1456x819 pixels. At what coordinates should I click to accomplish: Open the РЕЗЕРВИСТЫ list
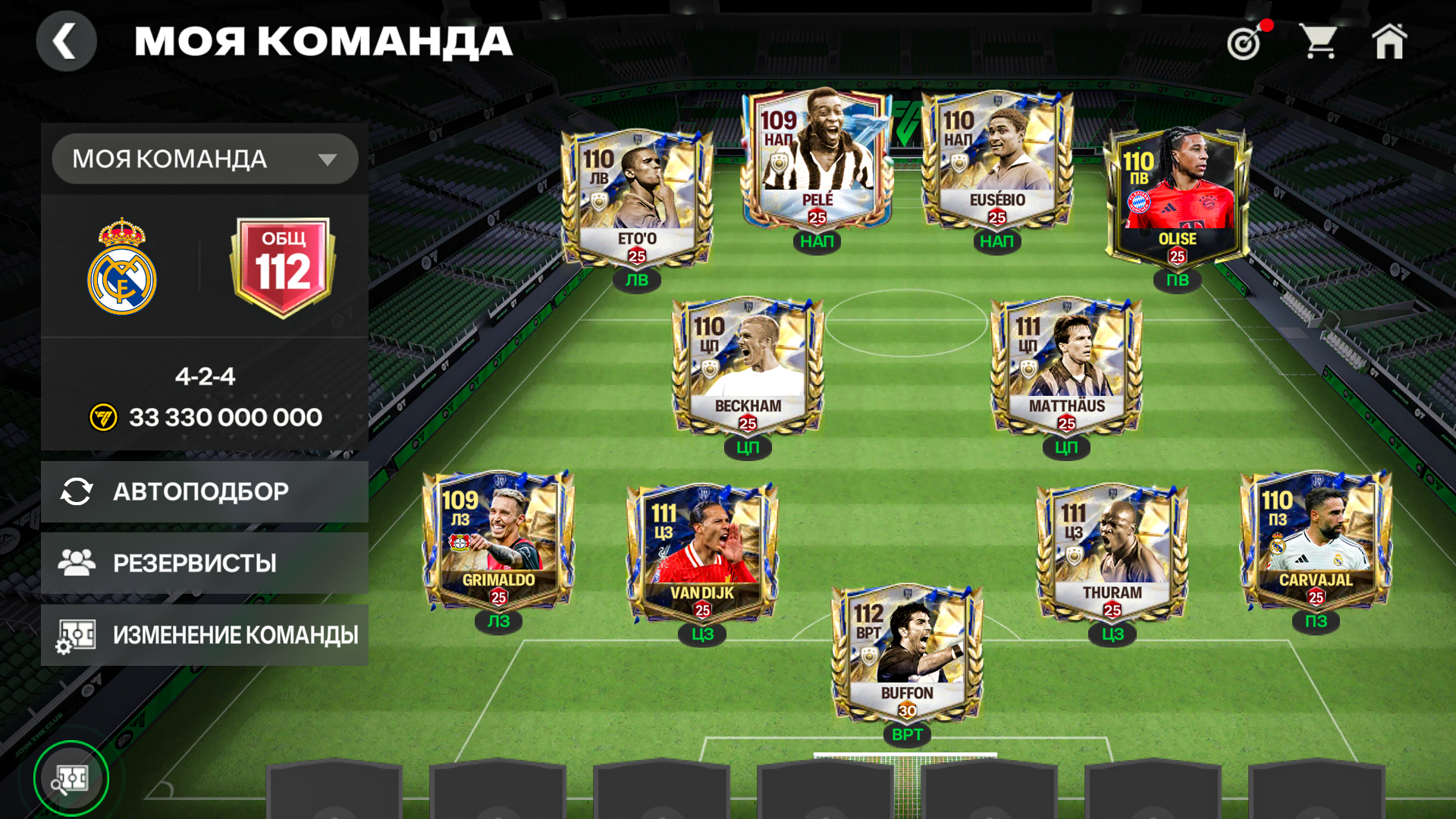(x=205, y=563)
